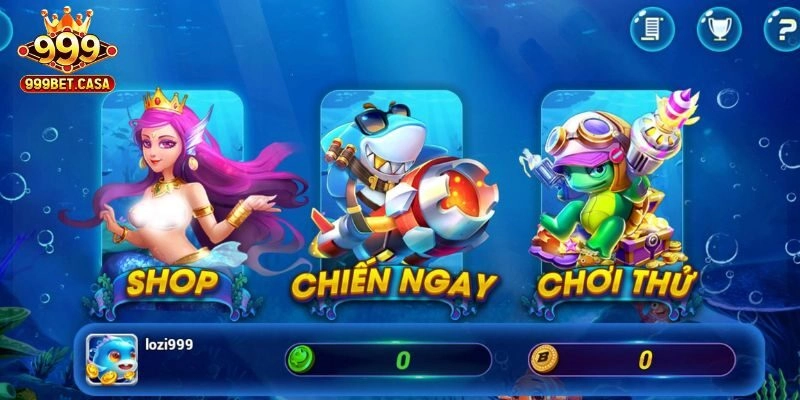The image size is (800, 400).
Task: Start playing with Chiến Ngay
Action: tap(392, 200)
